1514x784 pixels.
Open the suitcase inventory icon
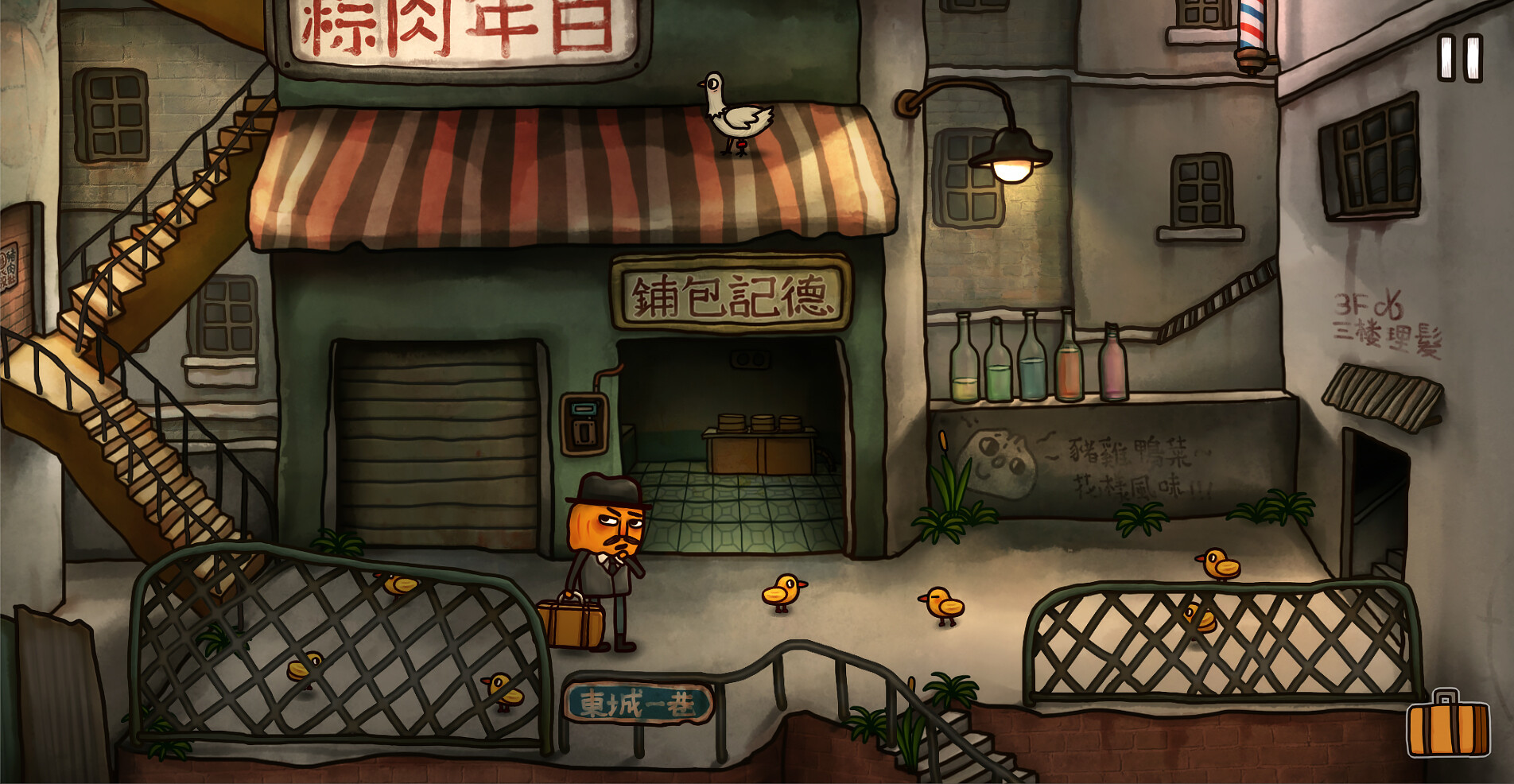tap(1448, 725)
